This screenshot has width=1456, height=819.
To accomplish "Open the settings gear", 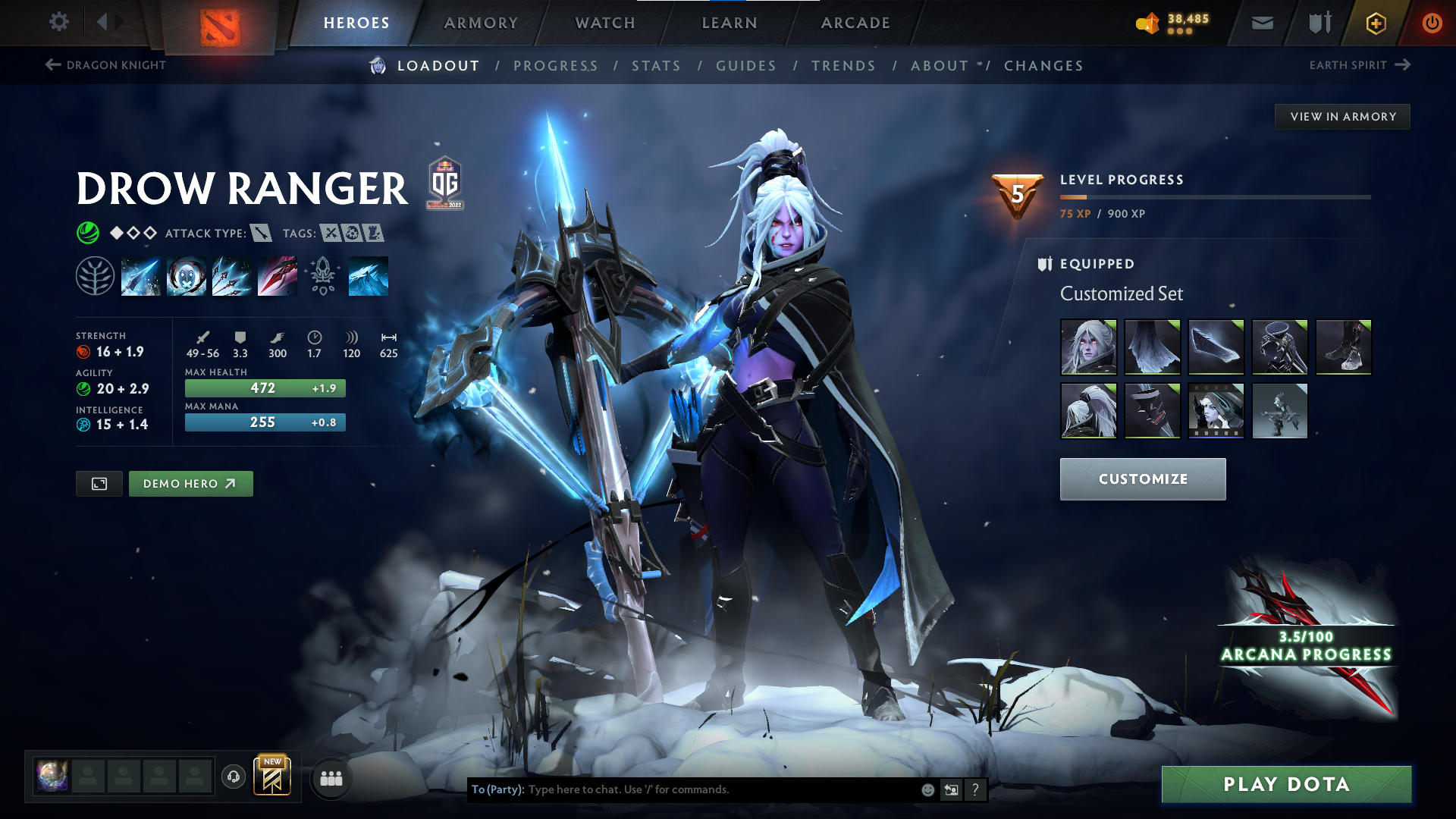I will tap(58, 22).
